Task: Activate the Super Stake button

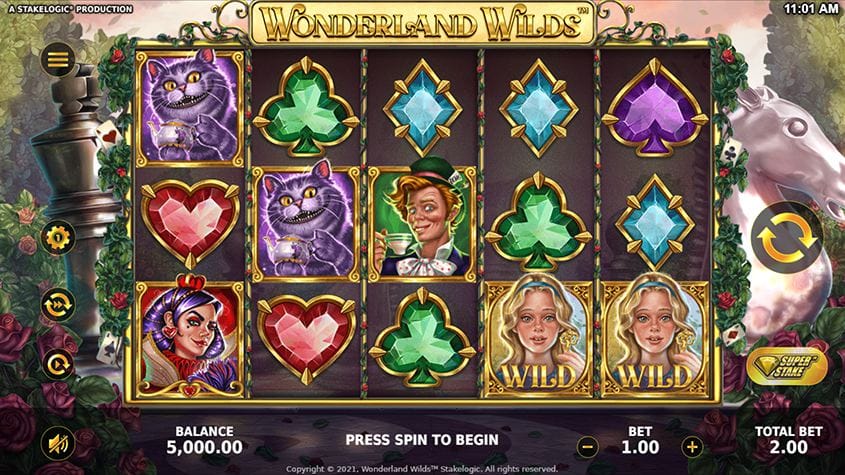Action: pos(786,366)
